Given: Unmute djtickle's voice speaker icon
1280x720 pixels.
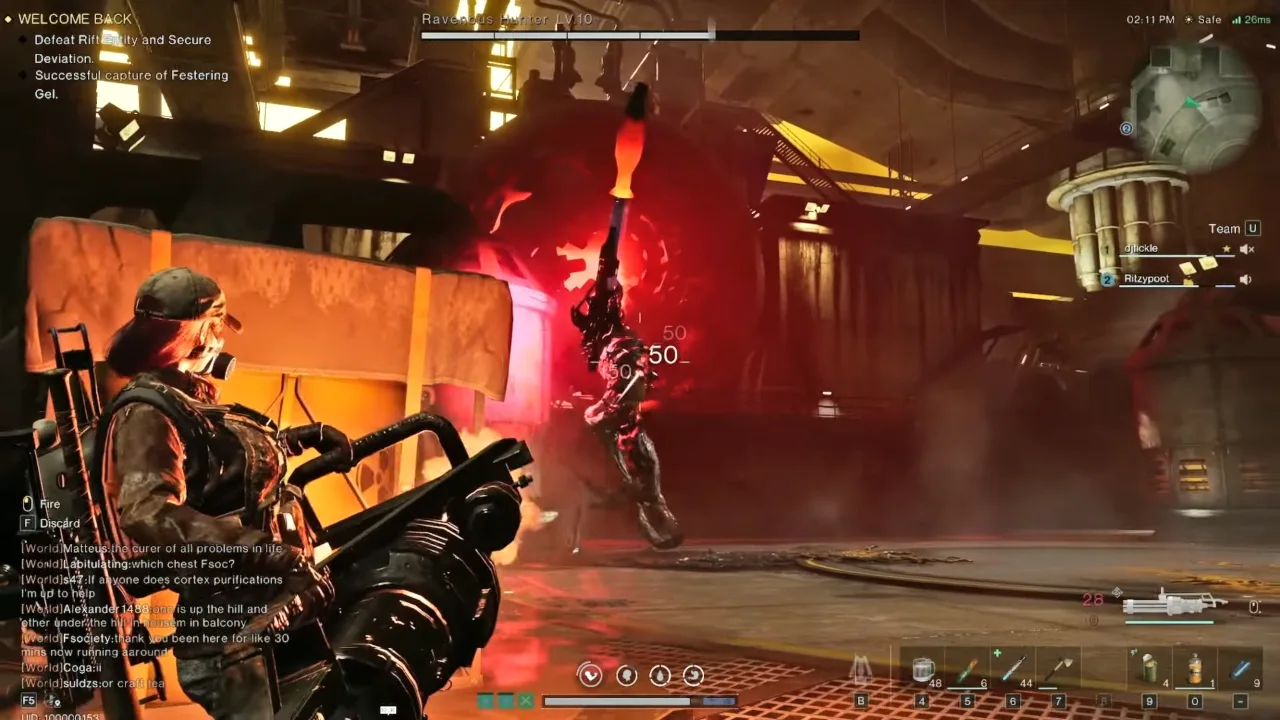Looking at the screenshot, I should pos(1246,249).
